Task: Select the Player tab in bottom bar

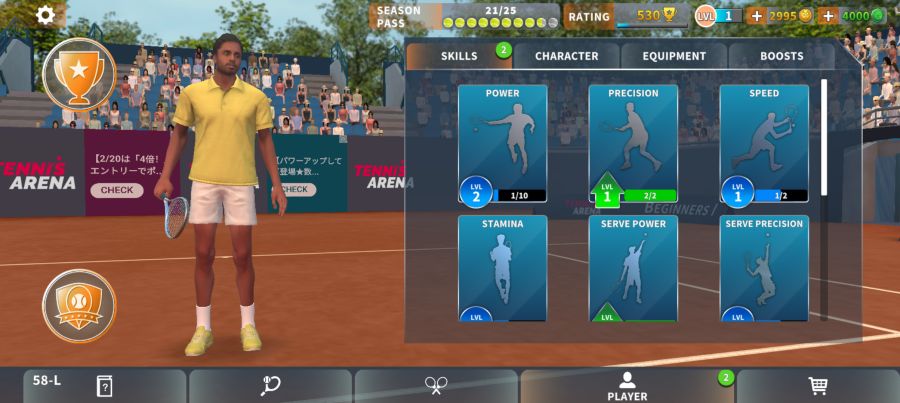Action: [627, 386]
